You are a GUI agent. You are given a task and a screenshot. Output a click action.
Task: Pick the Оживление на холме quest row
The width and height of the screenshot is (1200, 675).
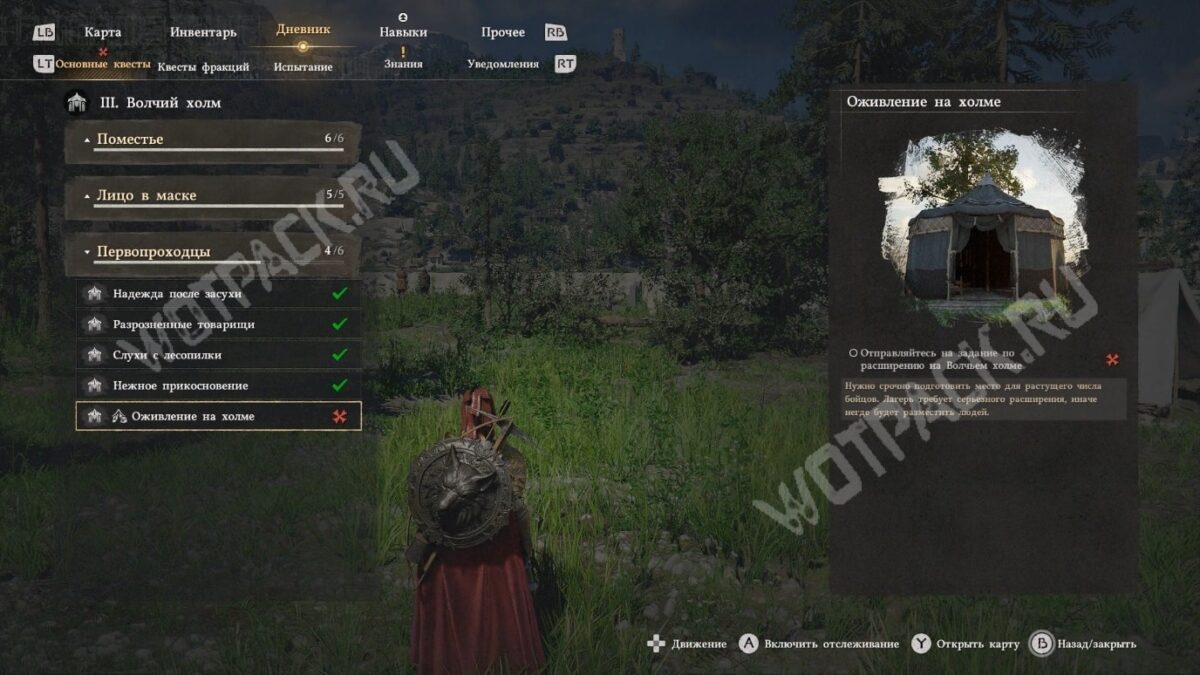point(218,417)
